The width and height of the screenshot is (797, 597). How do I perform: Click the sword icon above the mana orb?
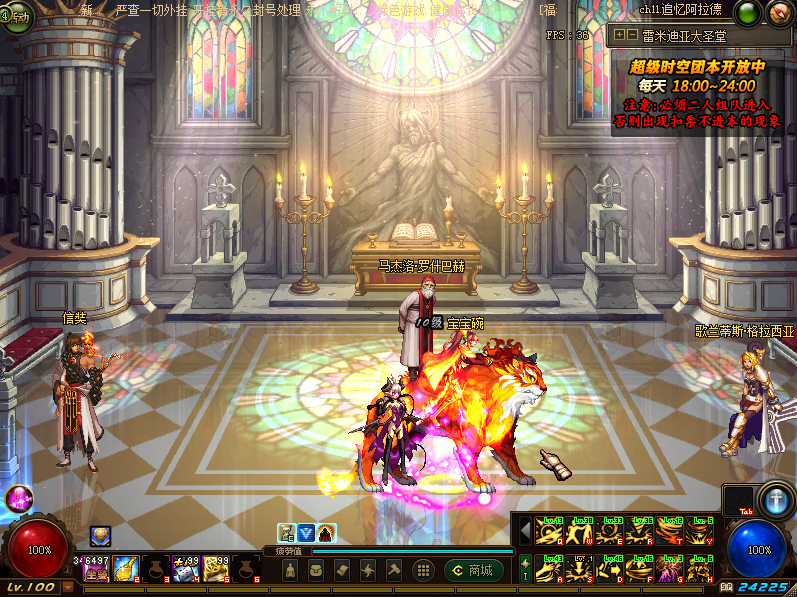tap(775, 498)
